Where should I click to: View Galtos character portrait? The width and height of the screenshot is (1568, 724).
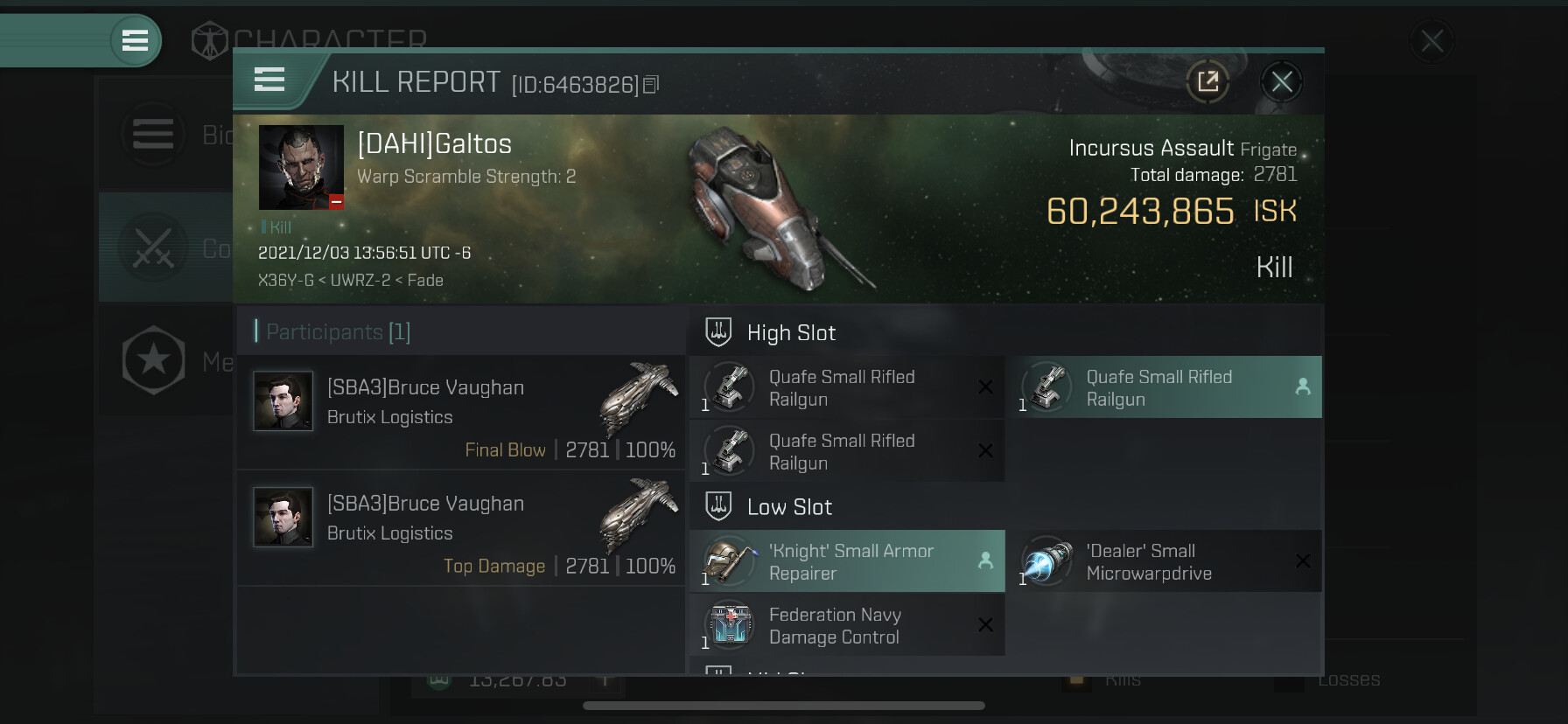tap(301, 167)
